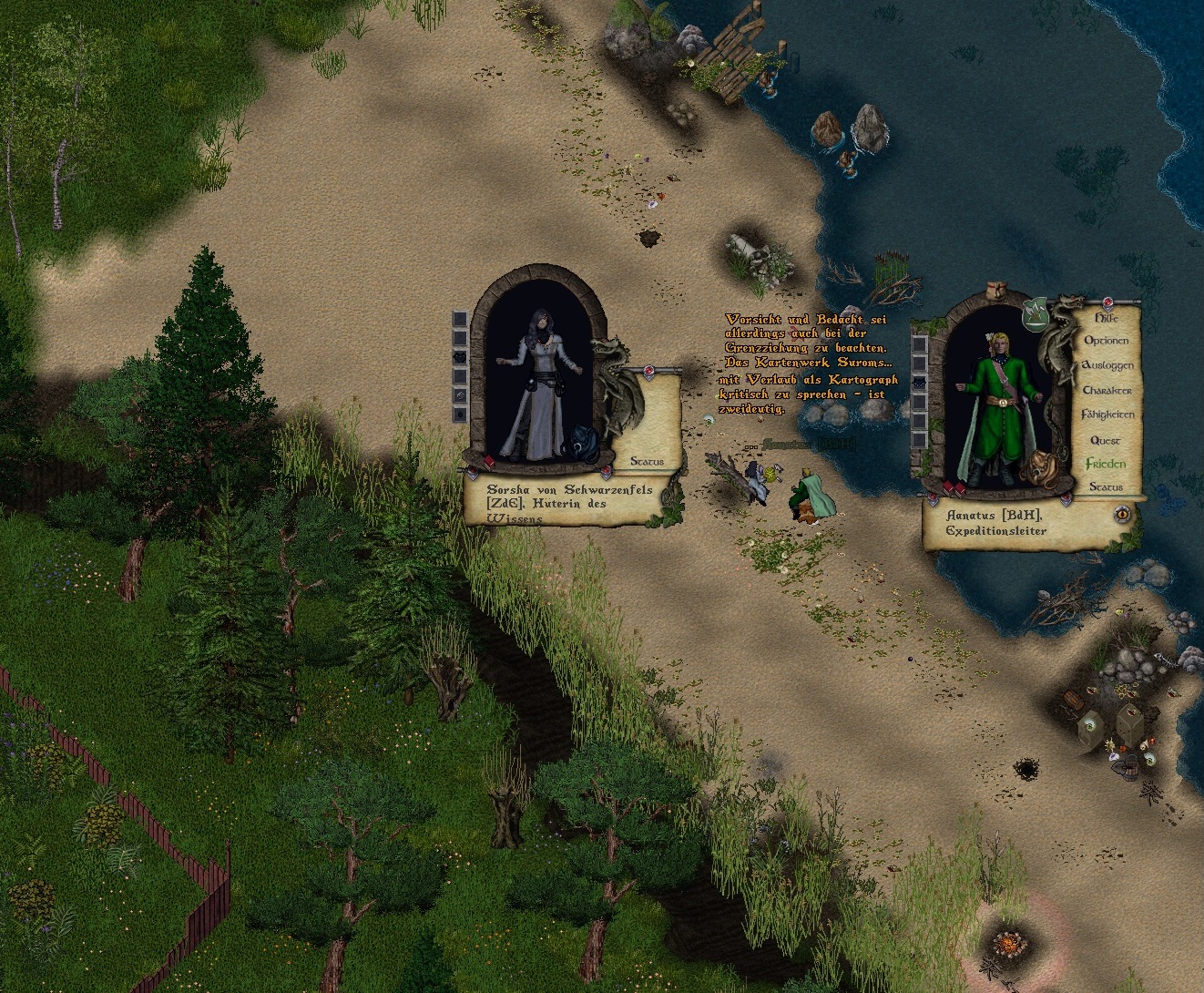This screenshot has width=1204, height=993.
Task: Open the Optionen settings
Action: (1106, 341)
